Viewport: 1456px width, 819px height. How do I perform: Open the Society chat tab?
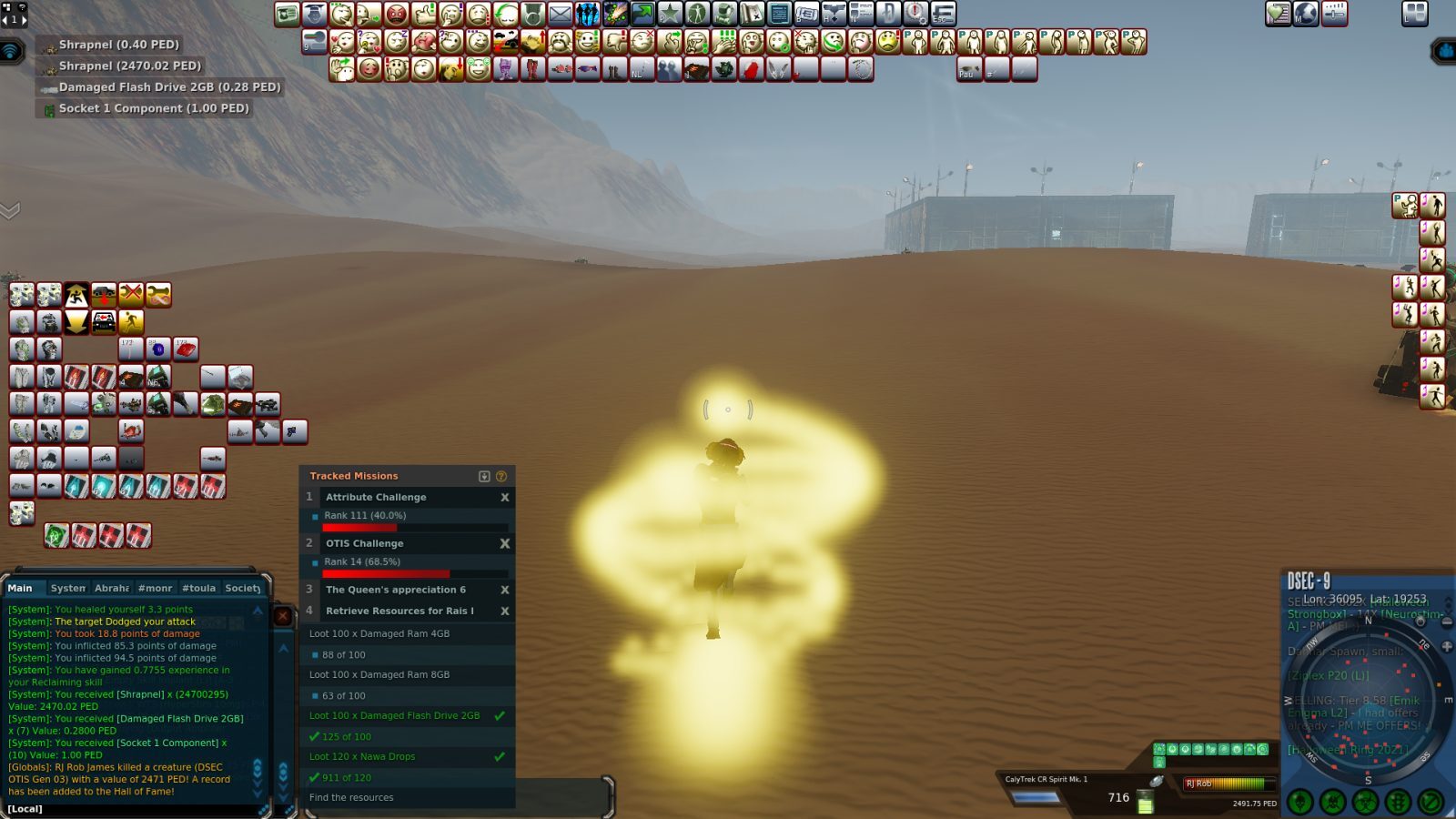pyautogui.click(x=242, y=588)
